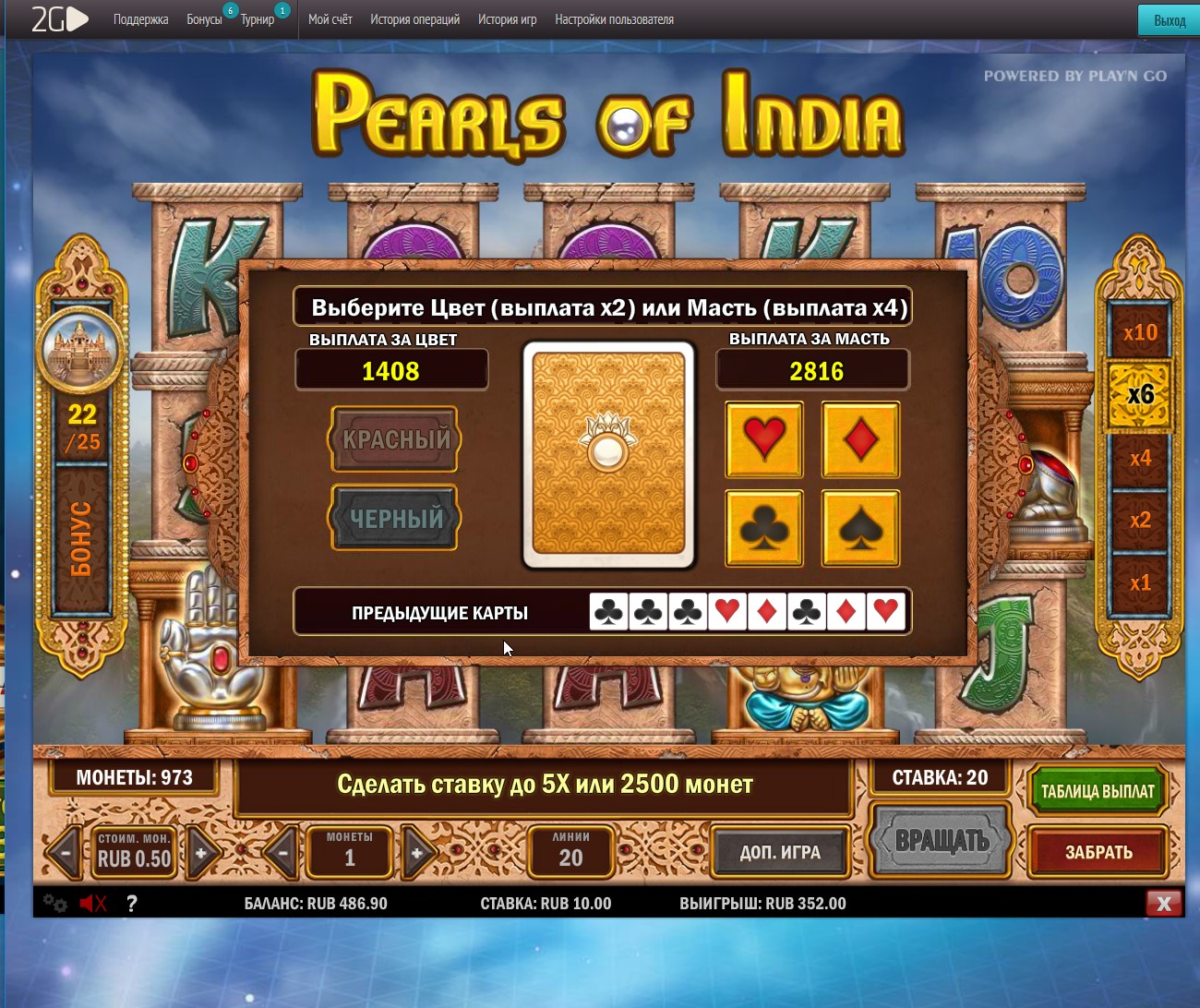The width and height of the screenshot is (1200, 1008).
Task: Pick the diamonds suit button
Action: coord(860,439)
